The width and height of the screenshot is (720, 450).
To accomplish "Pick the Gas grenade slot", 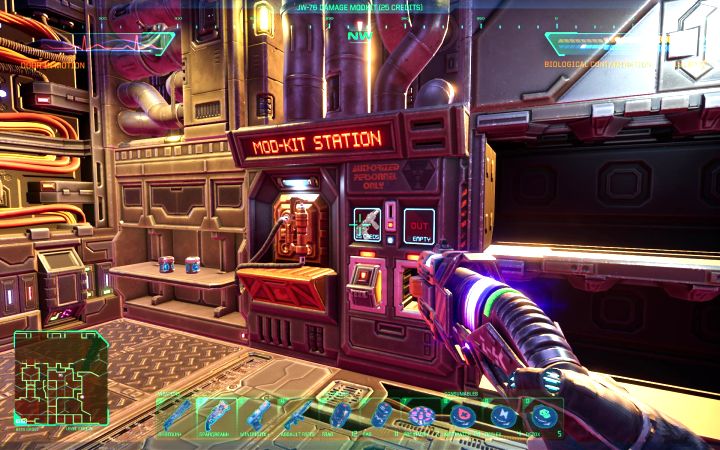I will point(382,414).
